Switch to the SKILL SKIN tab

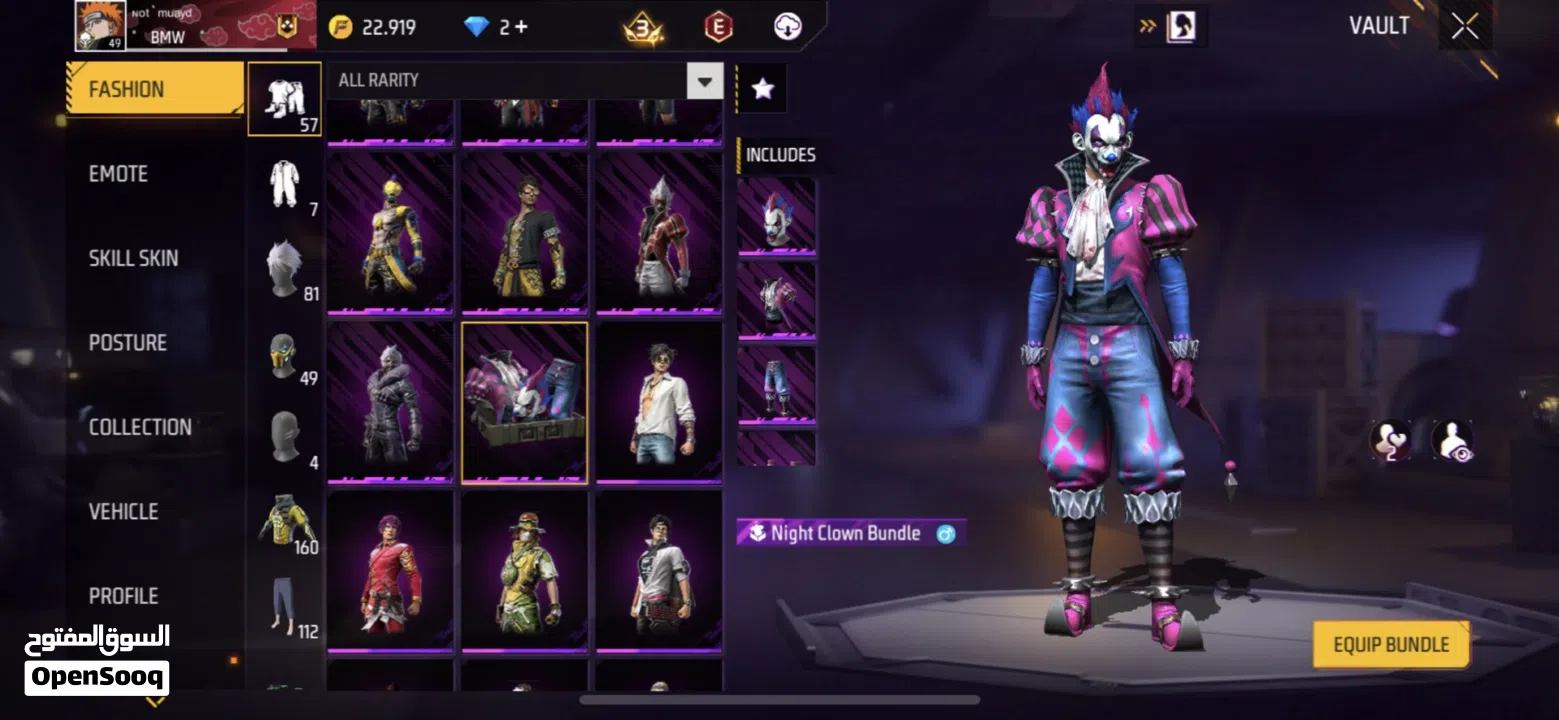click(x=133, y=257)
